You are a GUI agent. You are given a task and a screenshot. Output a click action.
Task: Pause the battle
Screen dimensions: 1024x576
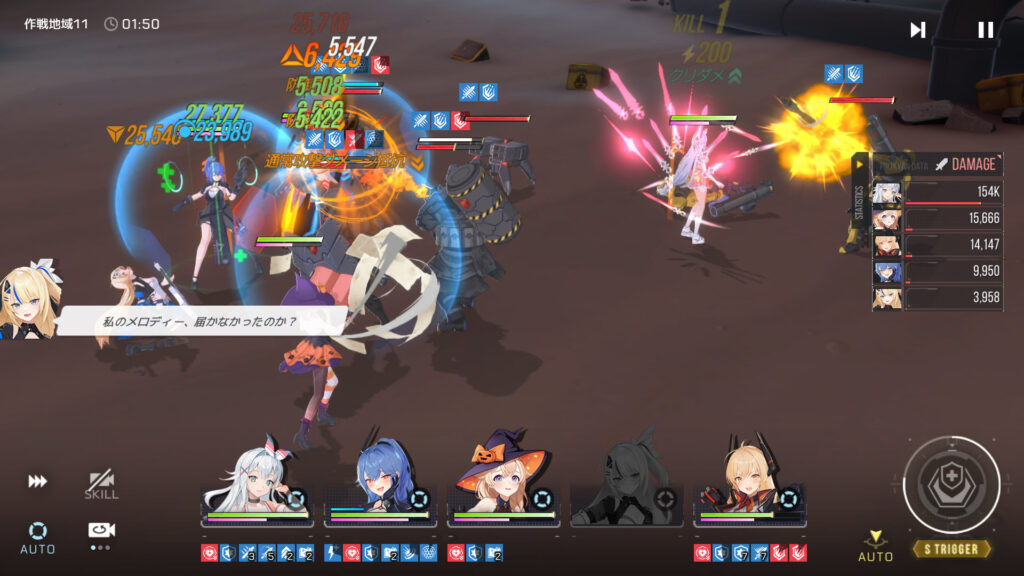(x=985, y=30)
